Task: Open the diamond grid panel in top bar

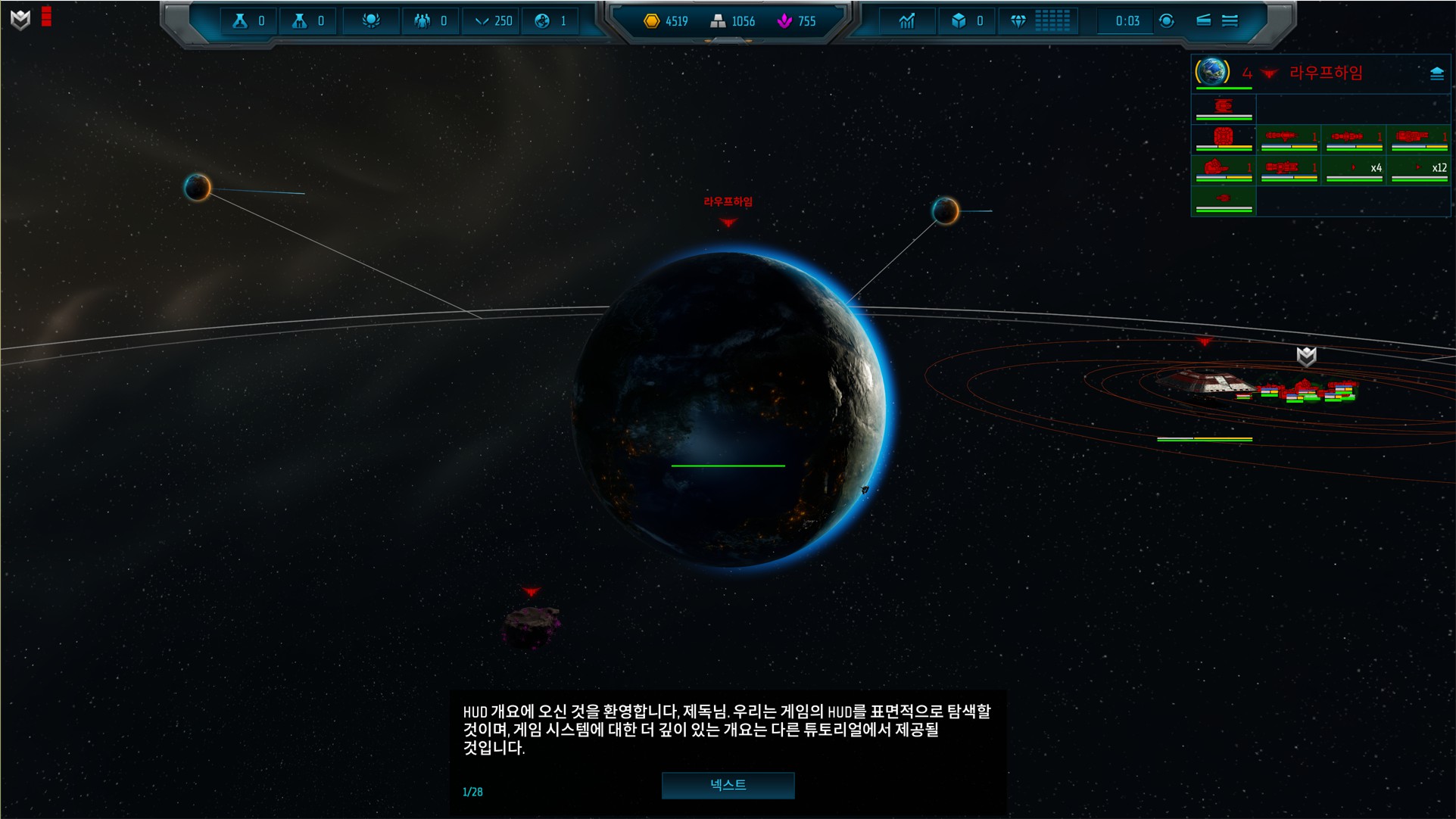Action: 1052,21
